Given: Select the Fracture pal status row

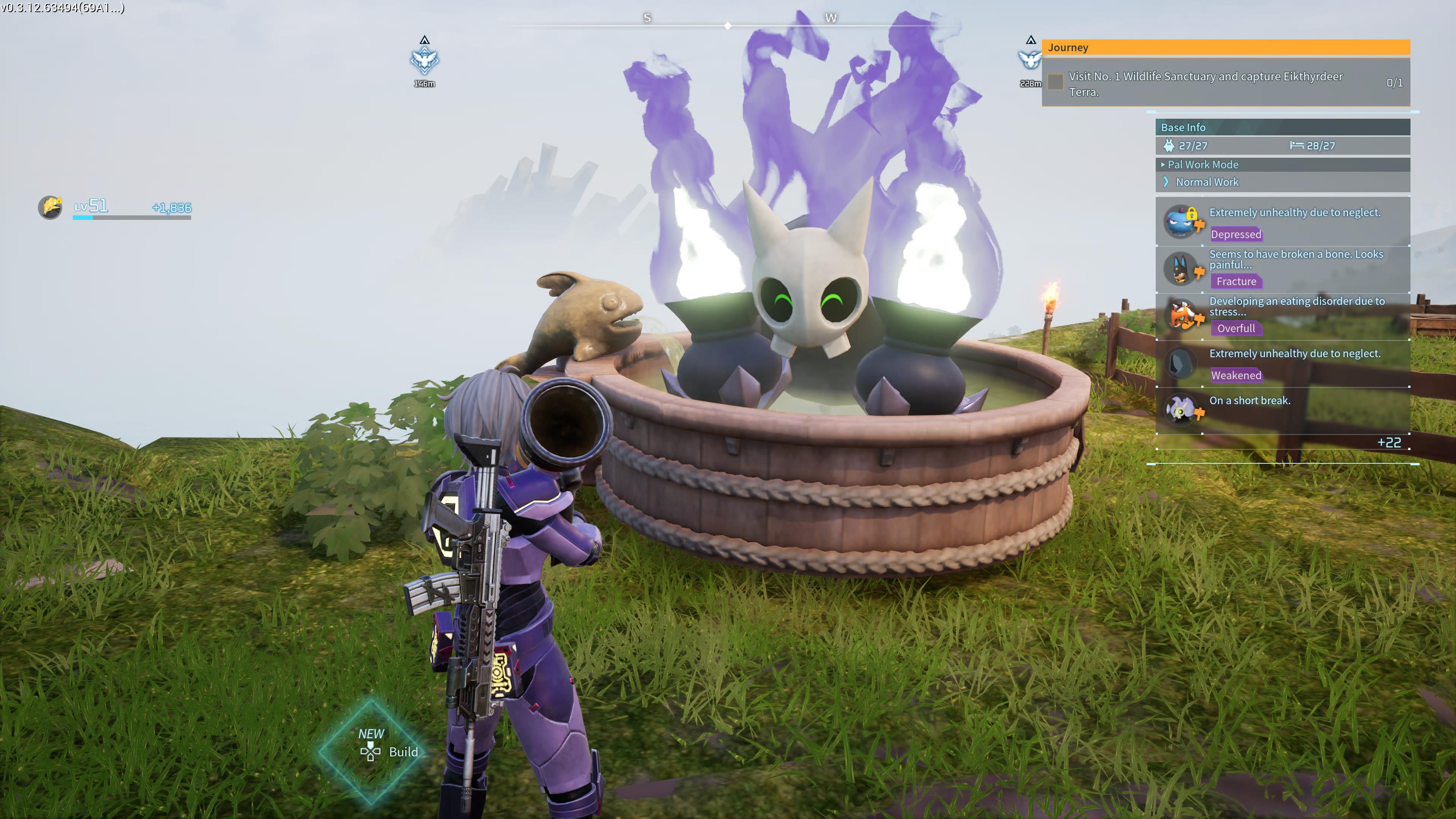Looking at the screenshot, I should (1282, 268).
